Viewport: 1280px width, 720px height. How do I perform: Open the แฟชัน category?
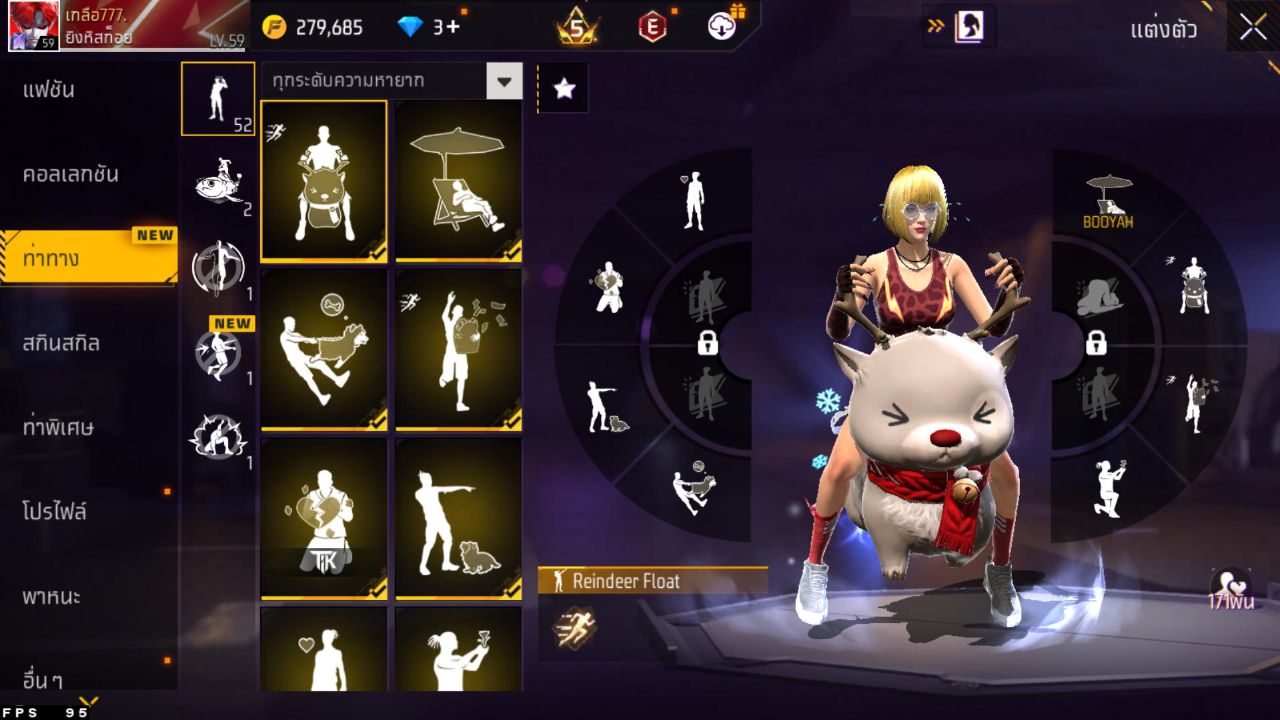[50, 90]
